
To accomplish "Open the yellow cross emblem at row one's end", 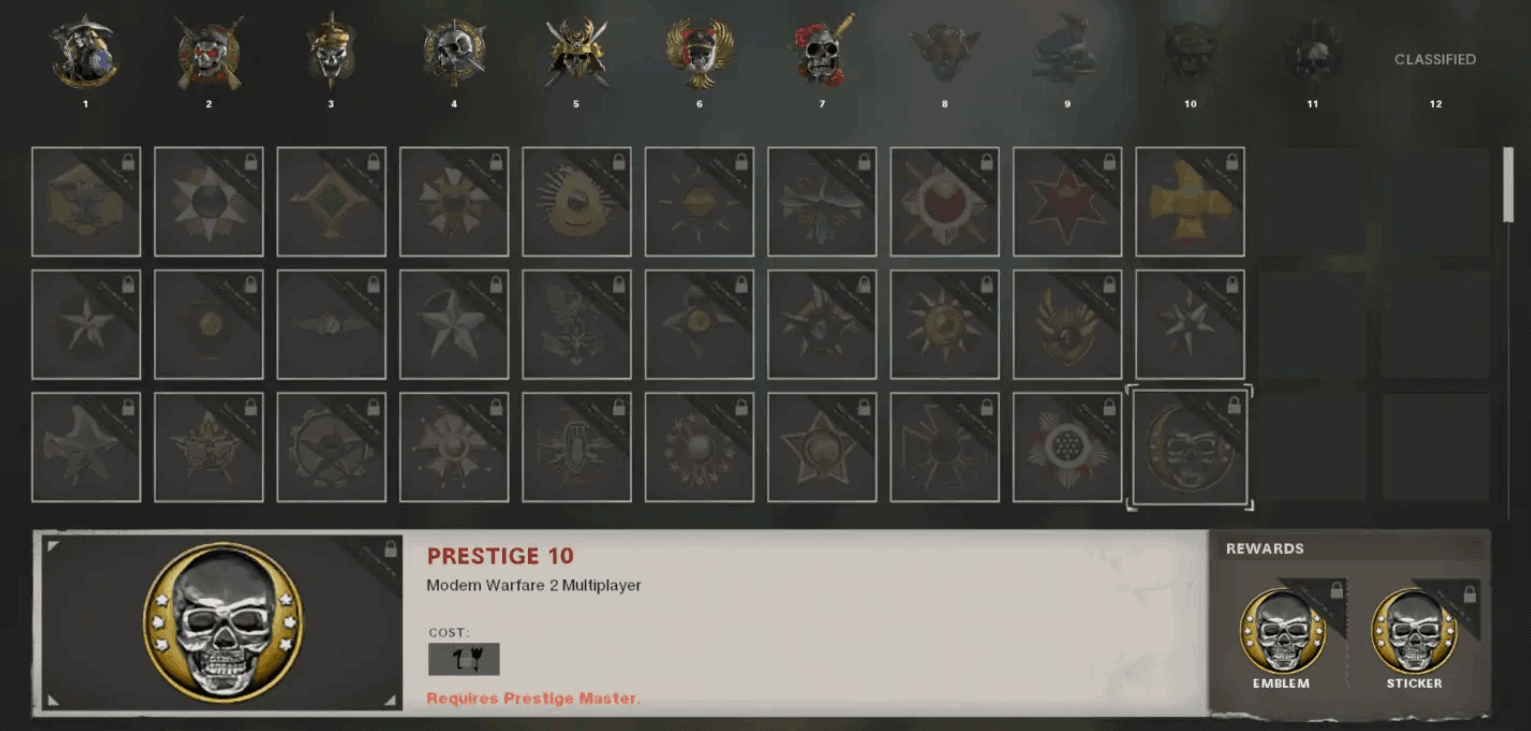I will pos(1189,200).
